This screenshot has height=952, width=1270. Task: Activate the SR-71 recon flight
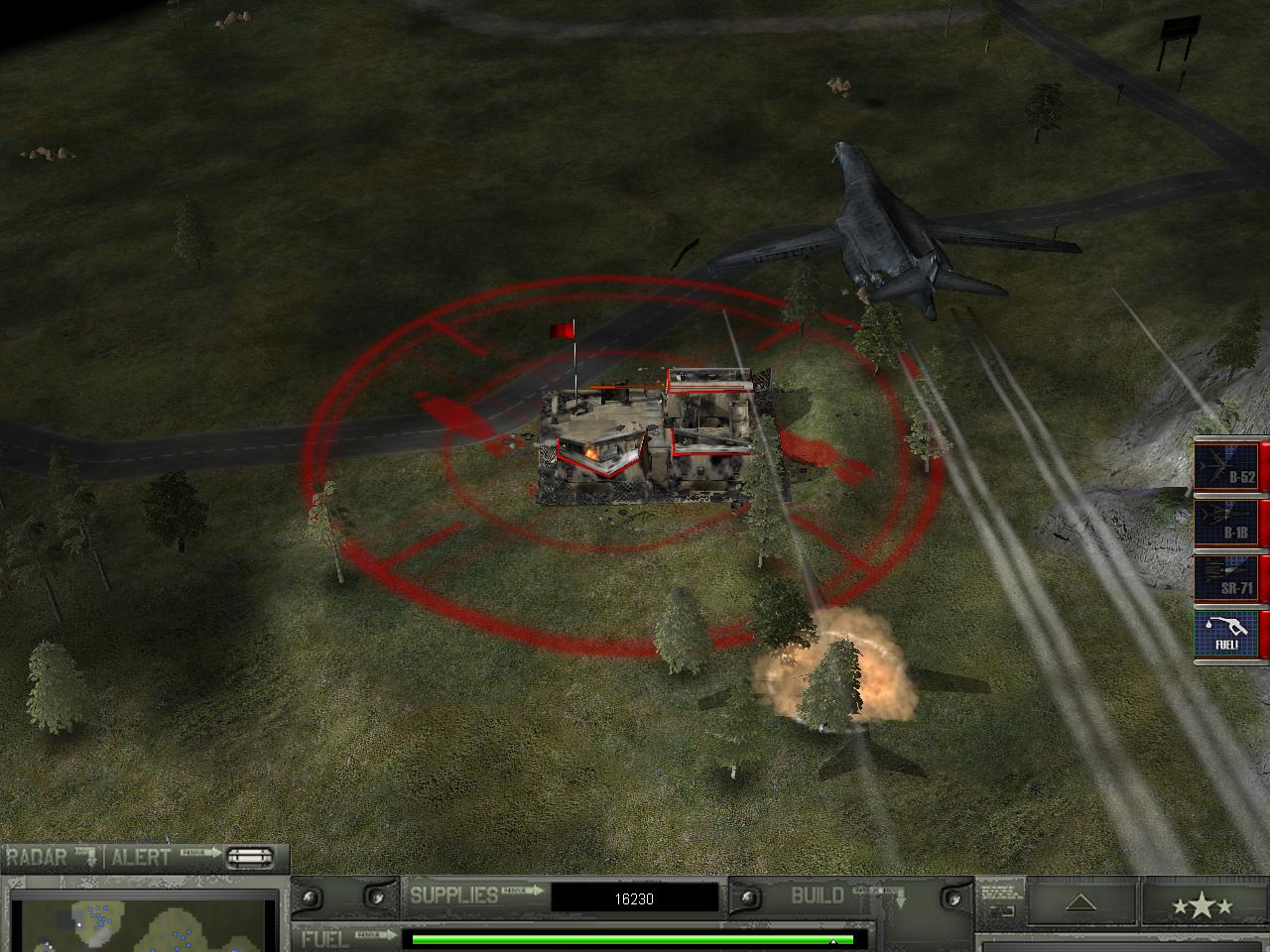point(1228,578)
